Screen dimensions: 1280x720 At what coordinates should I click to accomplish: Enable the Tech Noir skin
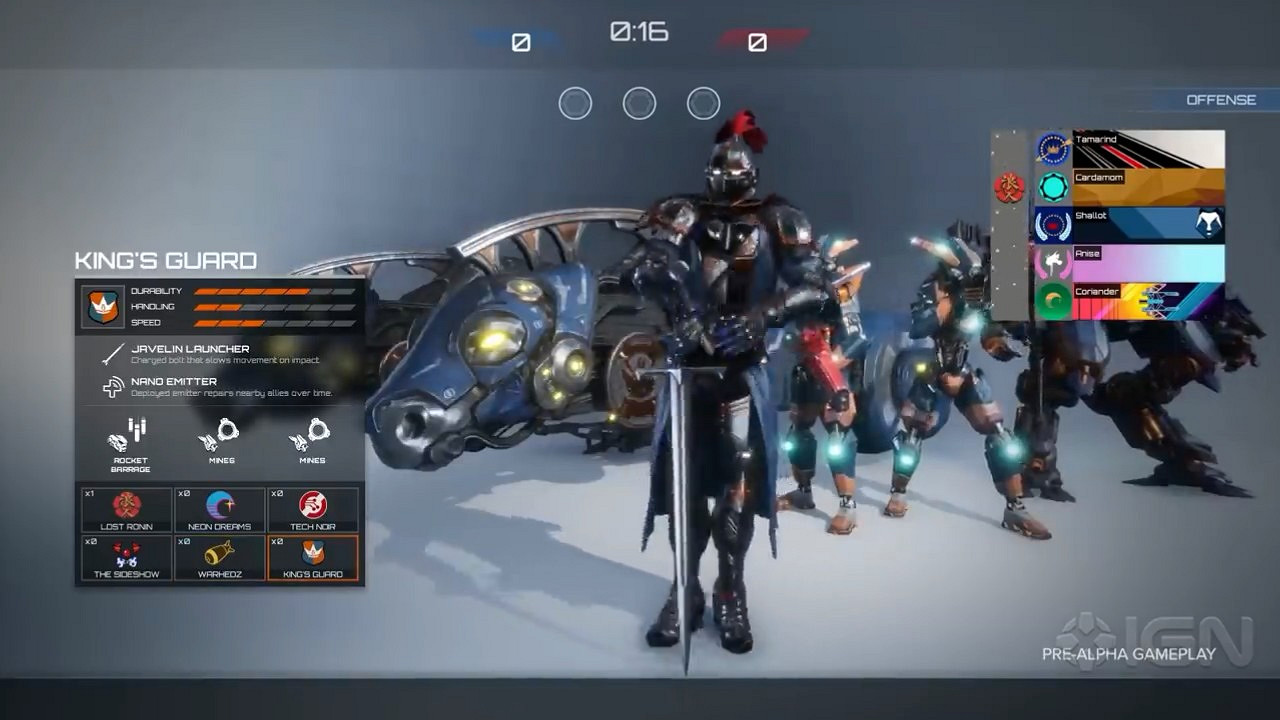pyautogui.click(x=313, y=510)
